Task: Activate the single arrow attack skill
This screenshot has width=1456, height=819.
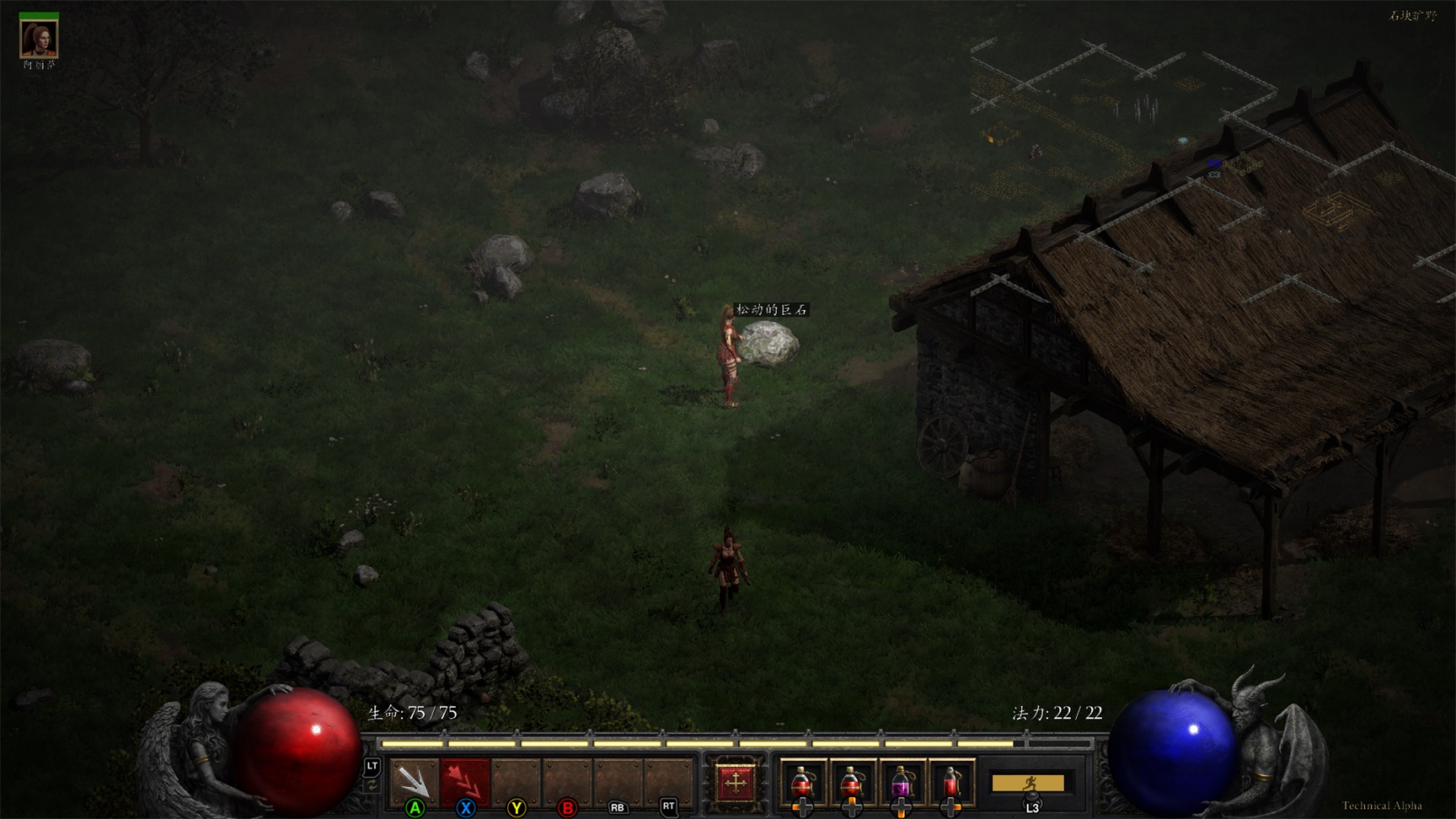Action: 414,781
